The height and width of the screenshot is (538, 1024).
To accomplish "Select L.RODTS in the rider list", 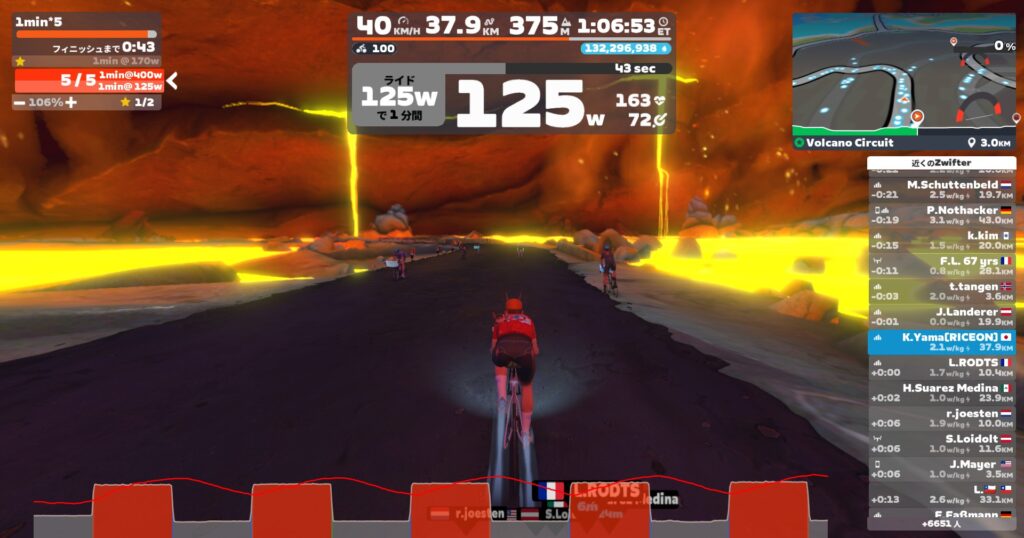I will coord(941,367).
